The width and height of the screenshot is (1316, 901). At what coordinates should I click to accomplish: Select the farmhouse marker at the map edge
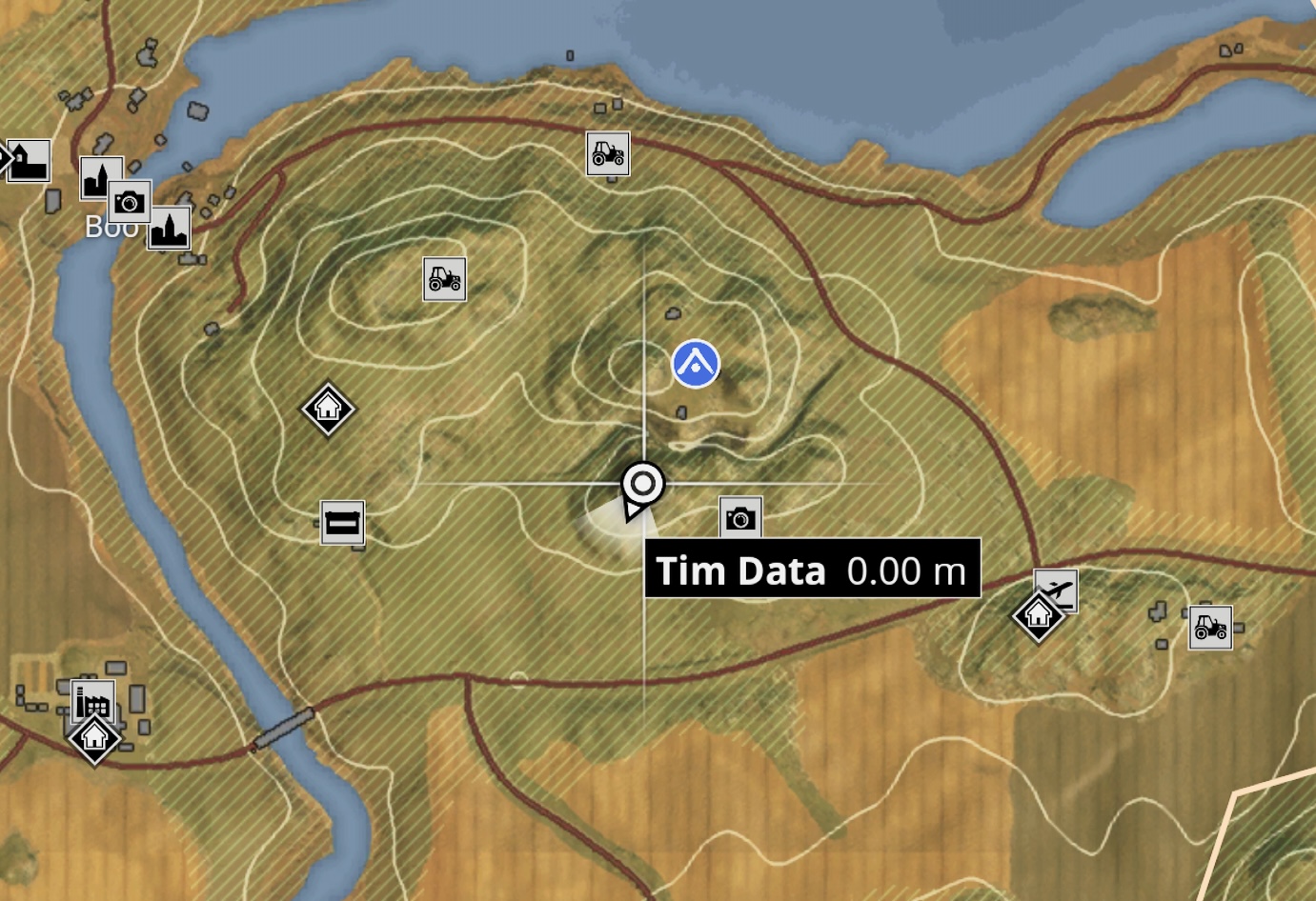(30, 160)
